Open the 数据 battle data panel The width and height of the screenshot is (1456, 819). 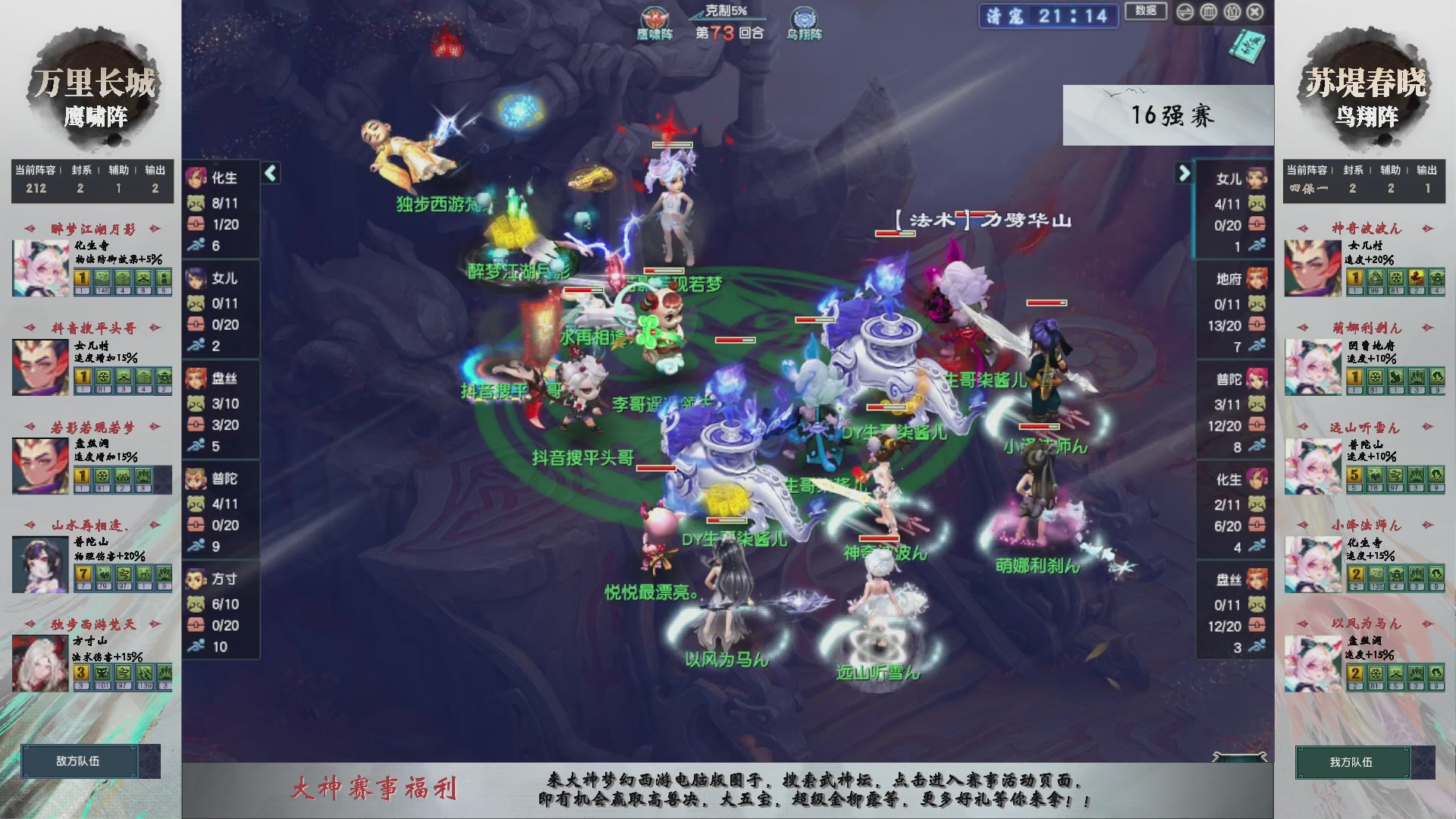click(x=1146, y=12)
